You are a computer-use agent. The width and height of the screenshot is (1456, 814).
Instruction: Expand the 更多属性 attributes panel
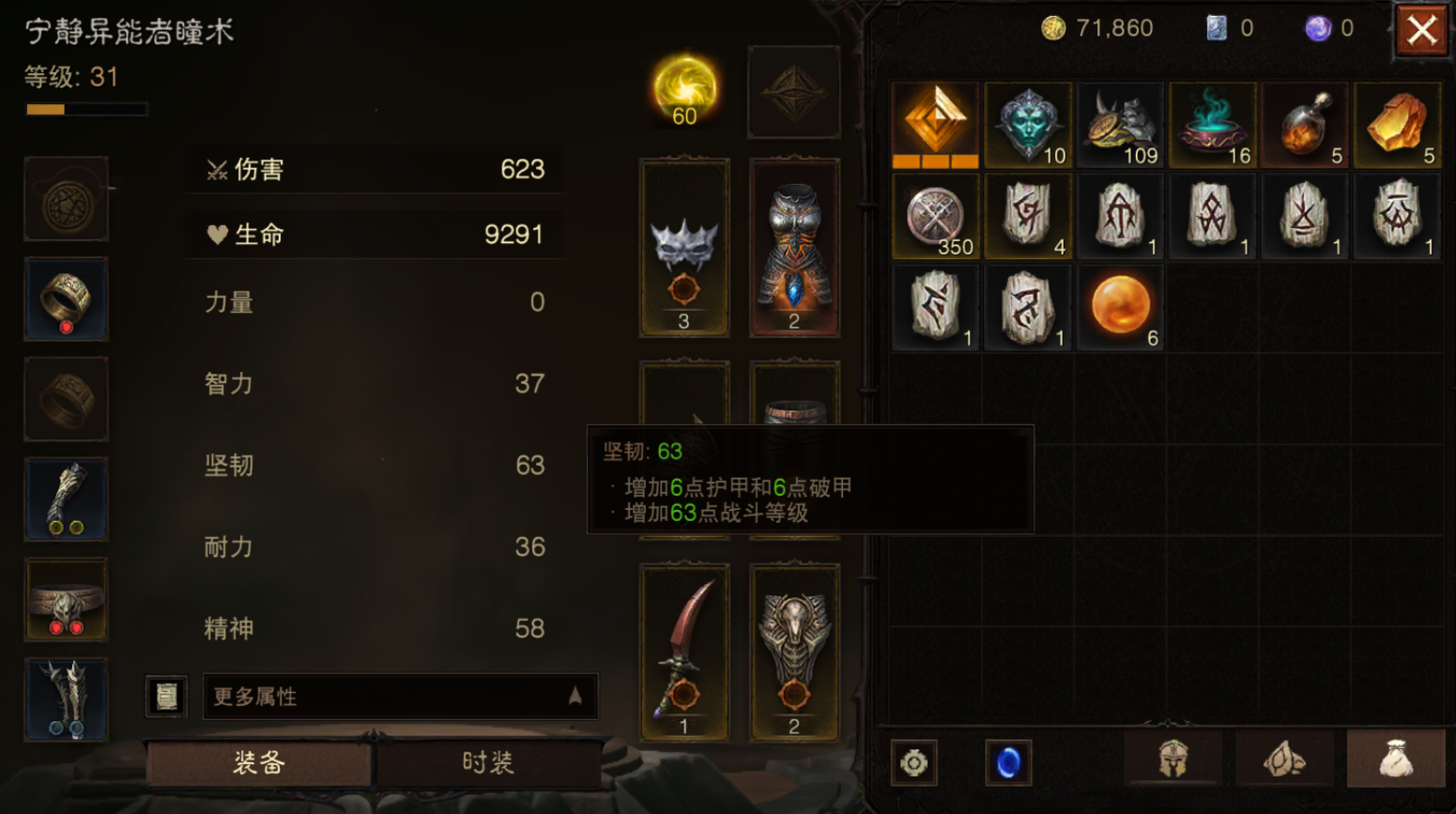(x=401, y=696)
